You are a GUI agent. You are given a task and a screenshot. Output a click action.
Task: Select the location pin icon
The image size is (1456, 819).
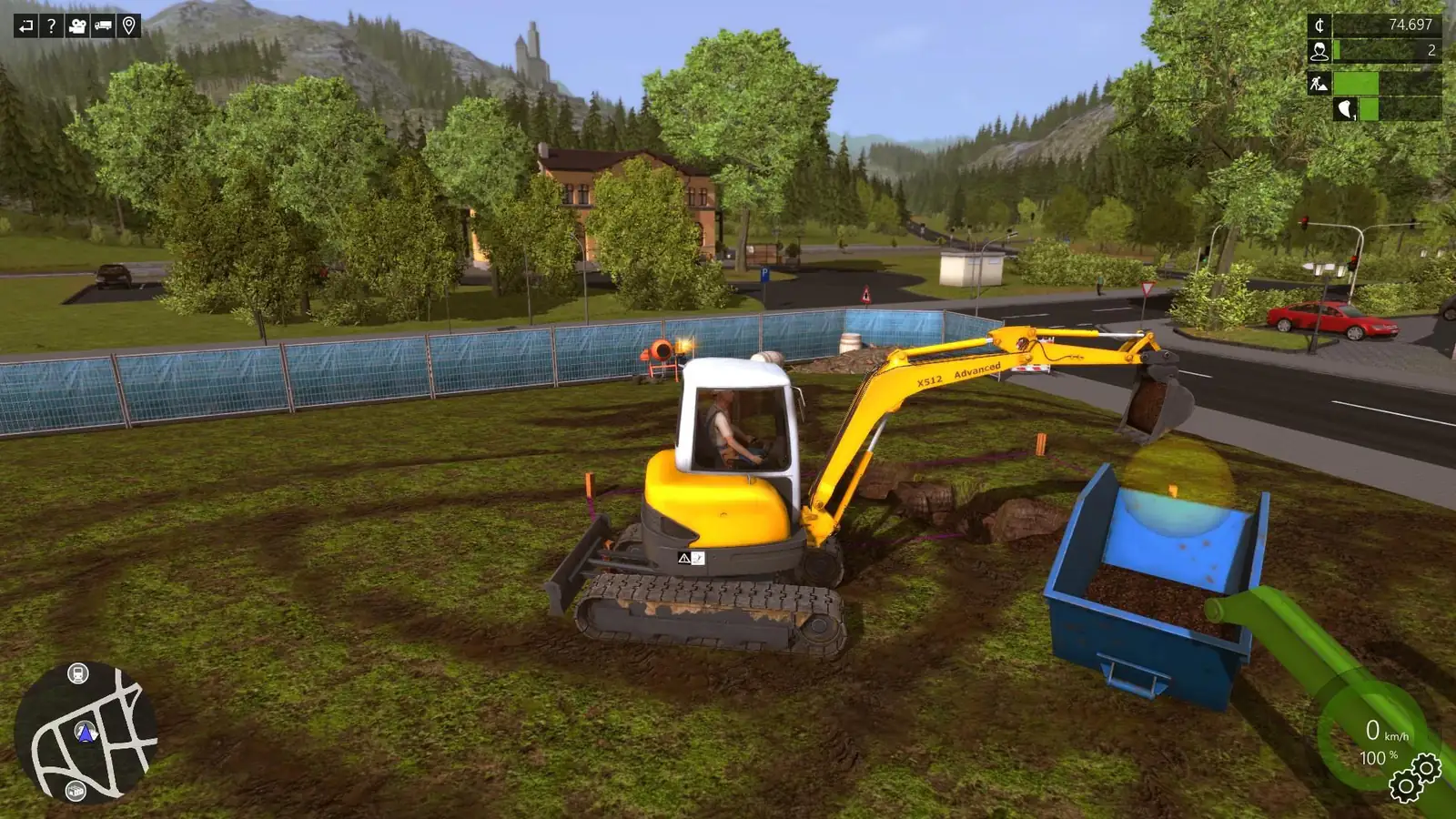tap(128, 25)
